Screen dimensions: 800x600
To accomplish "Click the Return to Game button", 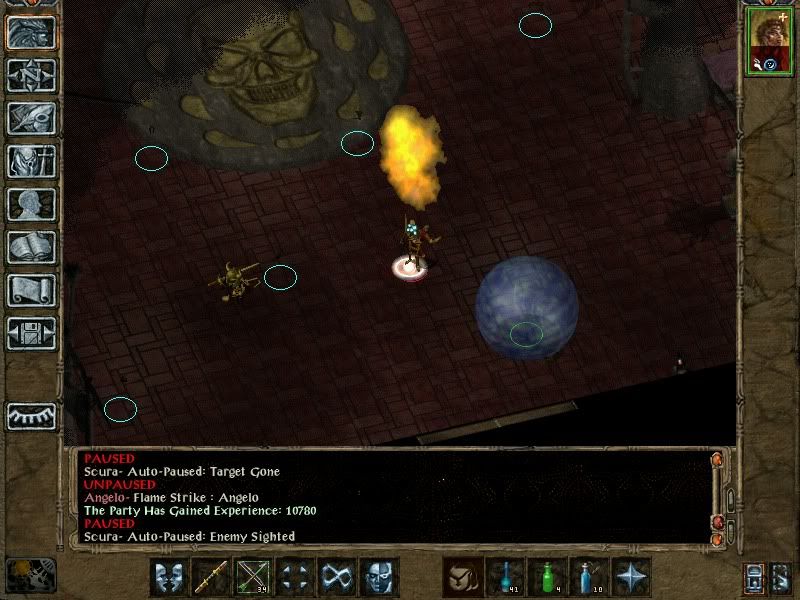I will pos(31,32).
